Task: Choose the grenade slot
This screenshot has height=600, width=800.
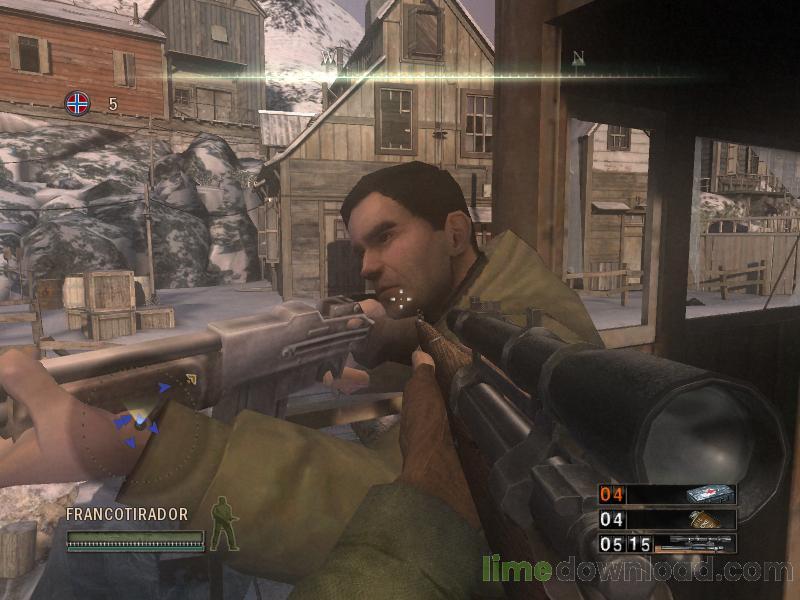Action: click(x=667, y=519)
